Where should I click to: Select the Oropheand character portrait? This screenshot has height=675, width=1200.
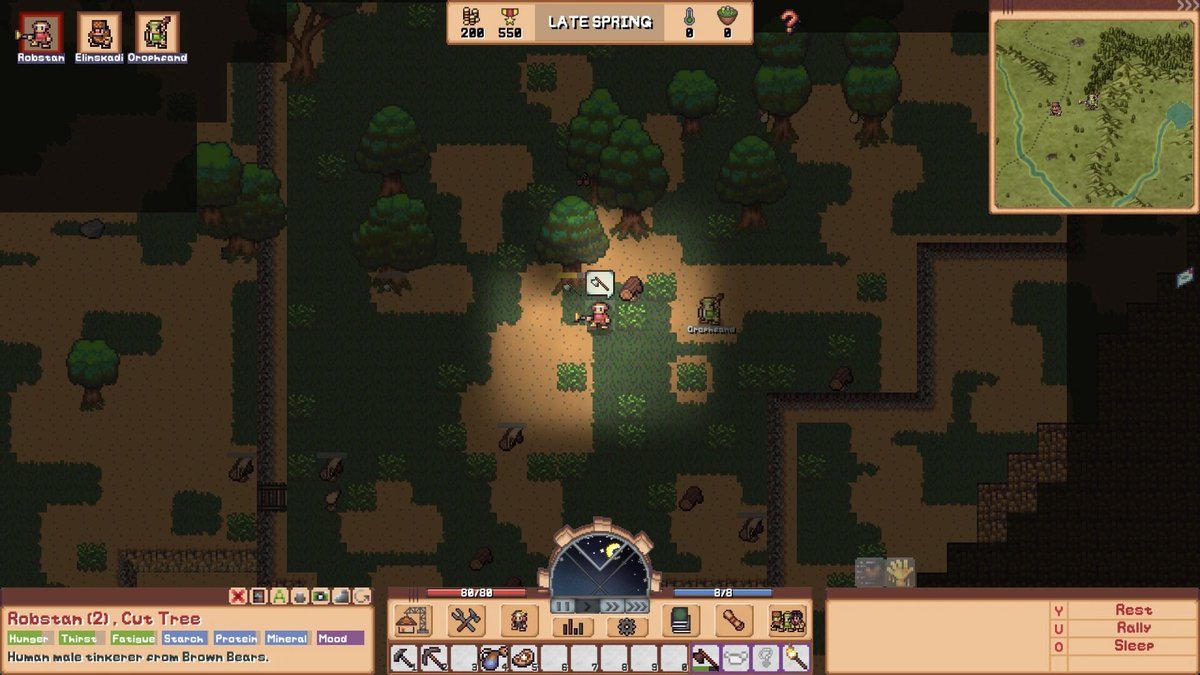click(157, 32)
